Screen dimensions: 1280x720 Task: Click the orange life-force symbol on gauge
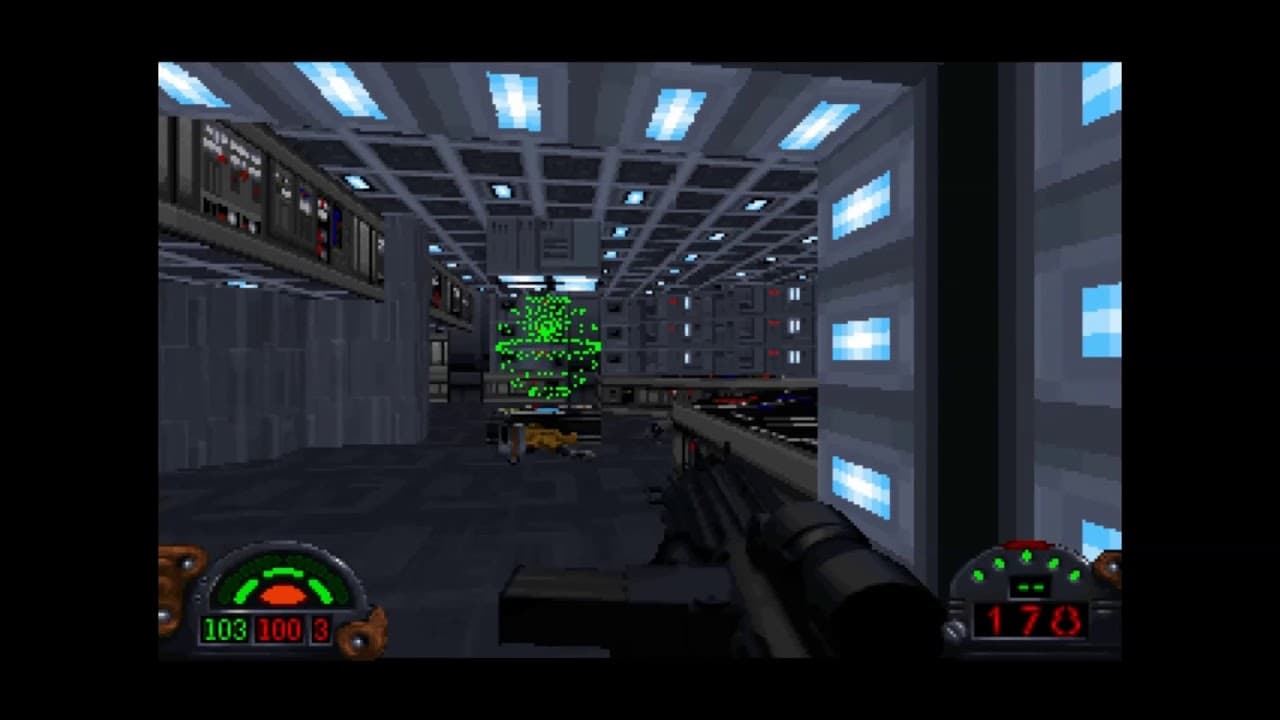[282, 594]
